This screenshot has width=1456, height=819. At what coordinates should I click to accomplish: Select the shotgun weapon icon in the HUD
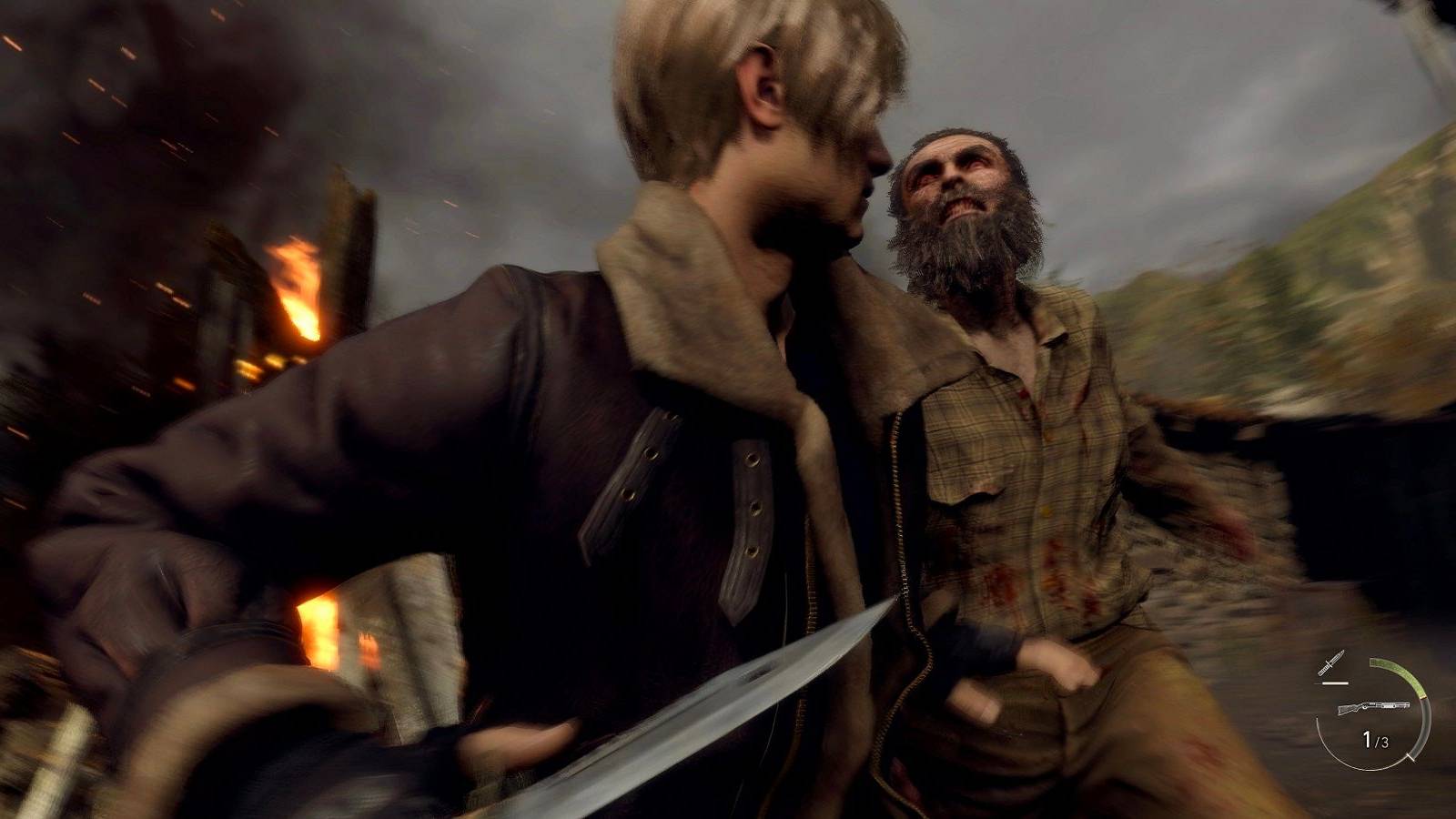[x=1372, y=706]
